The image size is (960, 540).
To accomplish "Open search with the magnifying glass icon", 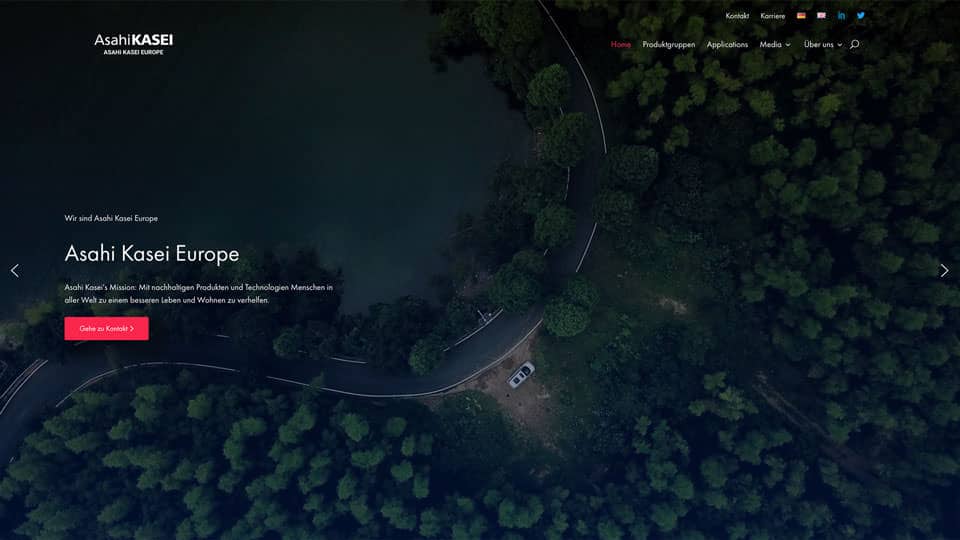I will tap(854, 45).
